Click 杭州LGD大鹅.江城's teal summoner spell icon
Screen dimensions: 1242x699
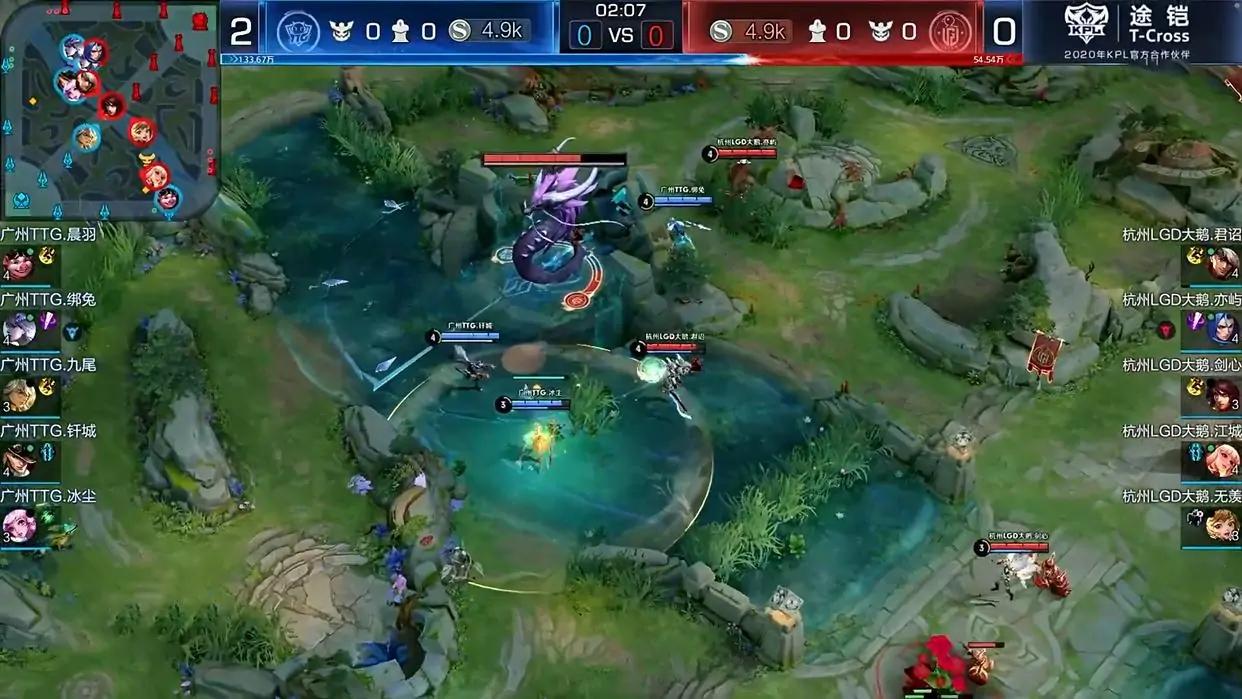point(1195,453)
